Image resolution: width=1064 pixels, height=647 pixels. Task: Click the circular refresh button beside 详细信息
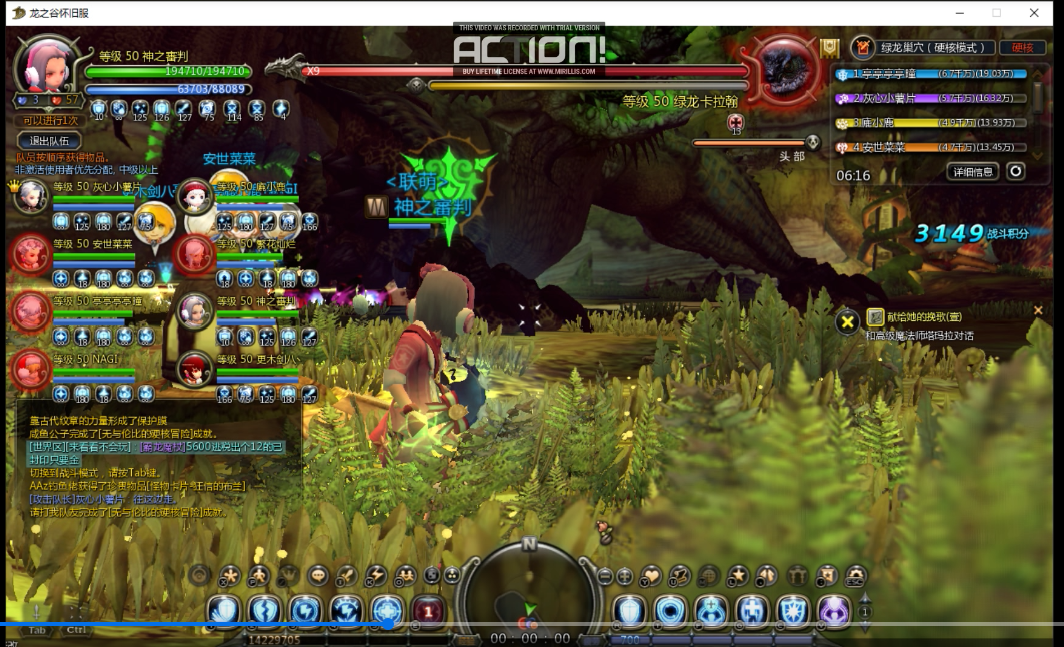(x=1016, y=172)
